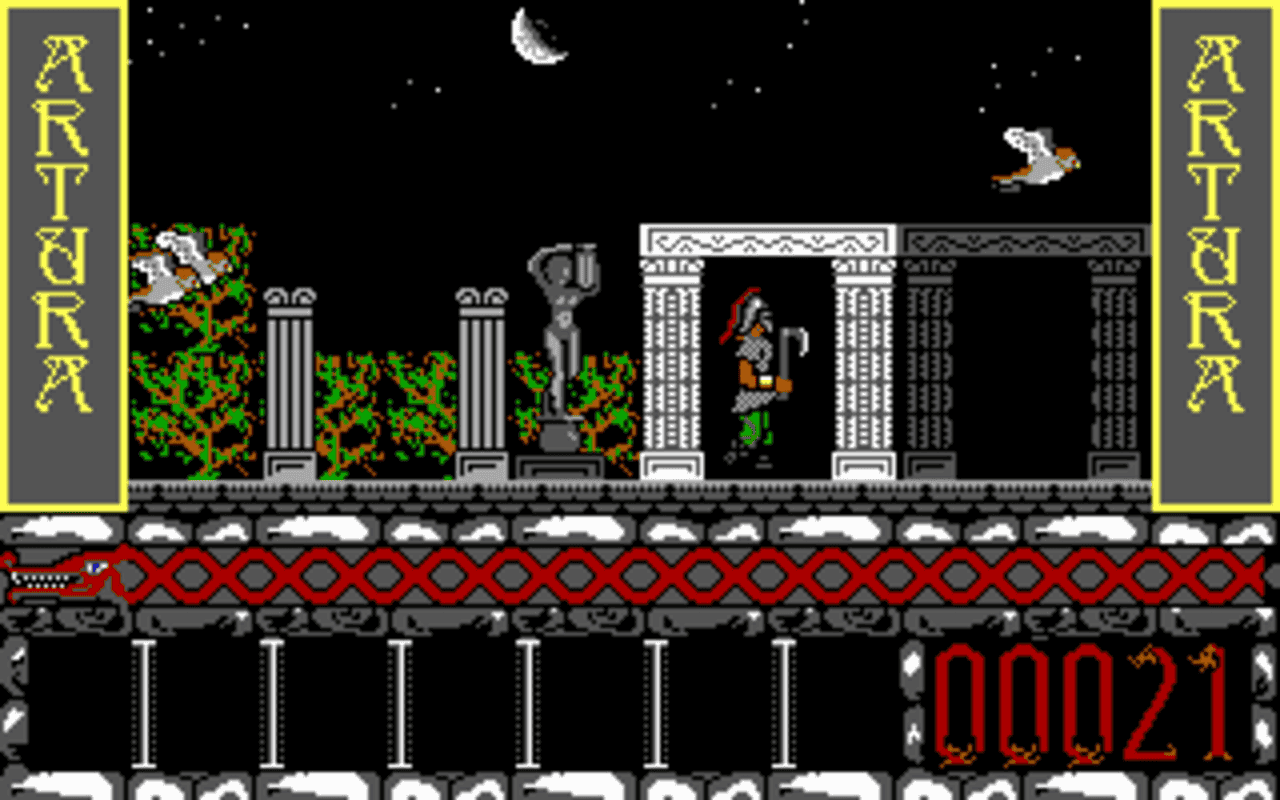
Task: Expand the left ARTURA banner panel
Action: pos(60,250)
